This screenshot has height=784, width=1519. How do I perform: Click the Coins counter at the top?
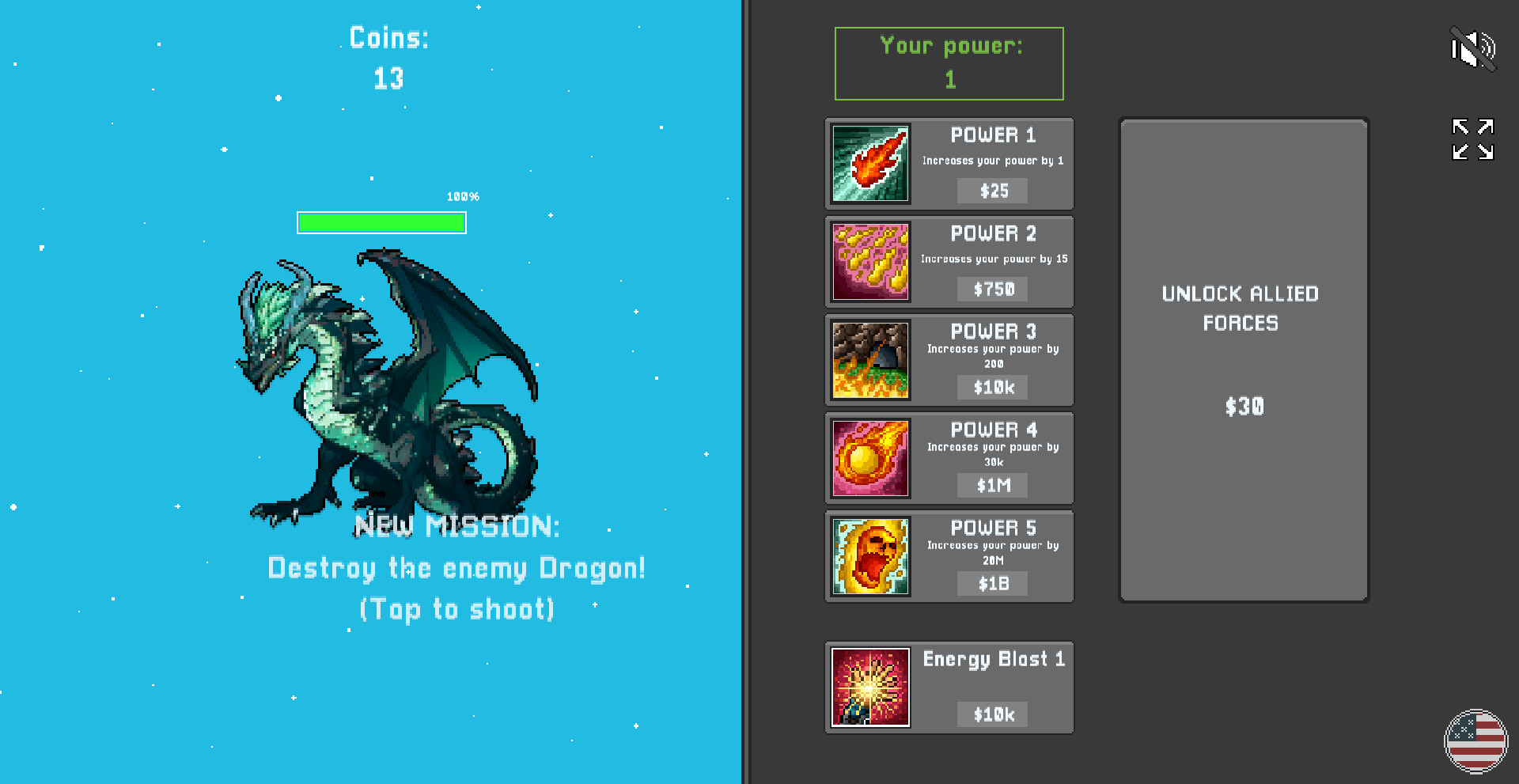388,58
